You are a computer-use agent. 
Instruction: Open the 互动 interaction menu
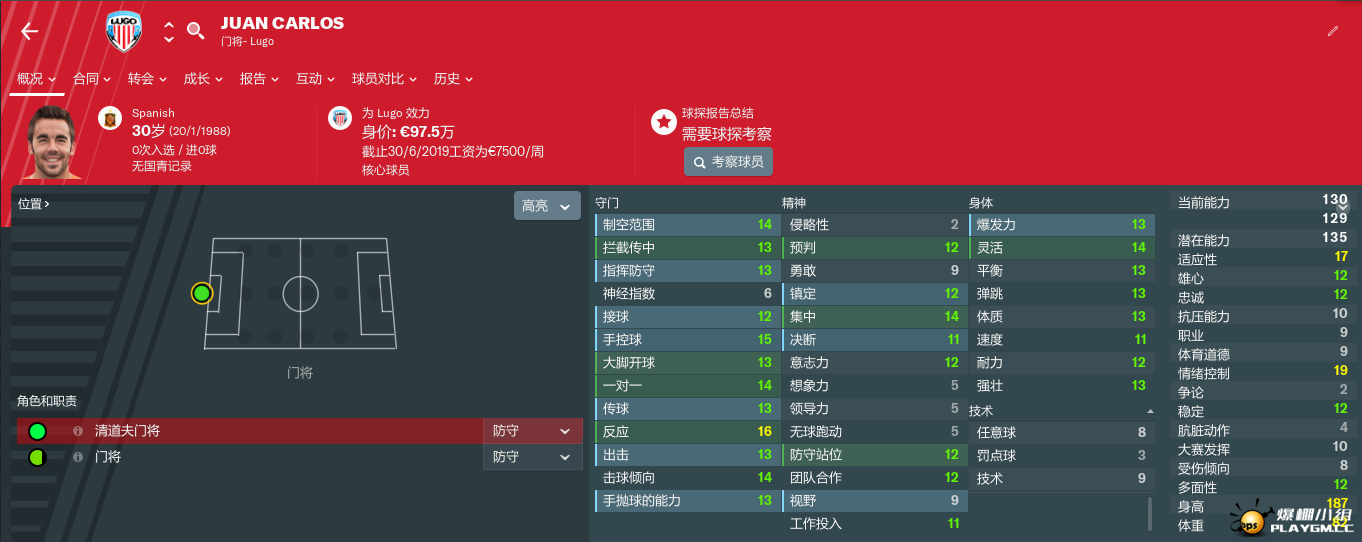tap(315, 79)
